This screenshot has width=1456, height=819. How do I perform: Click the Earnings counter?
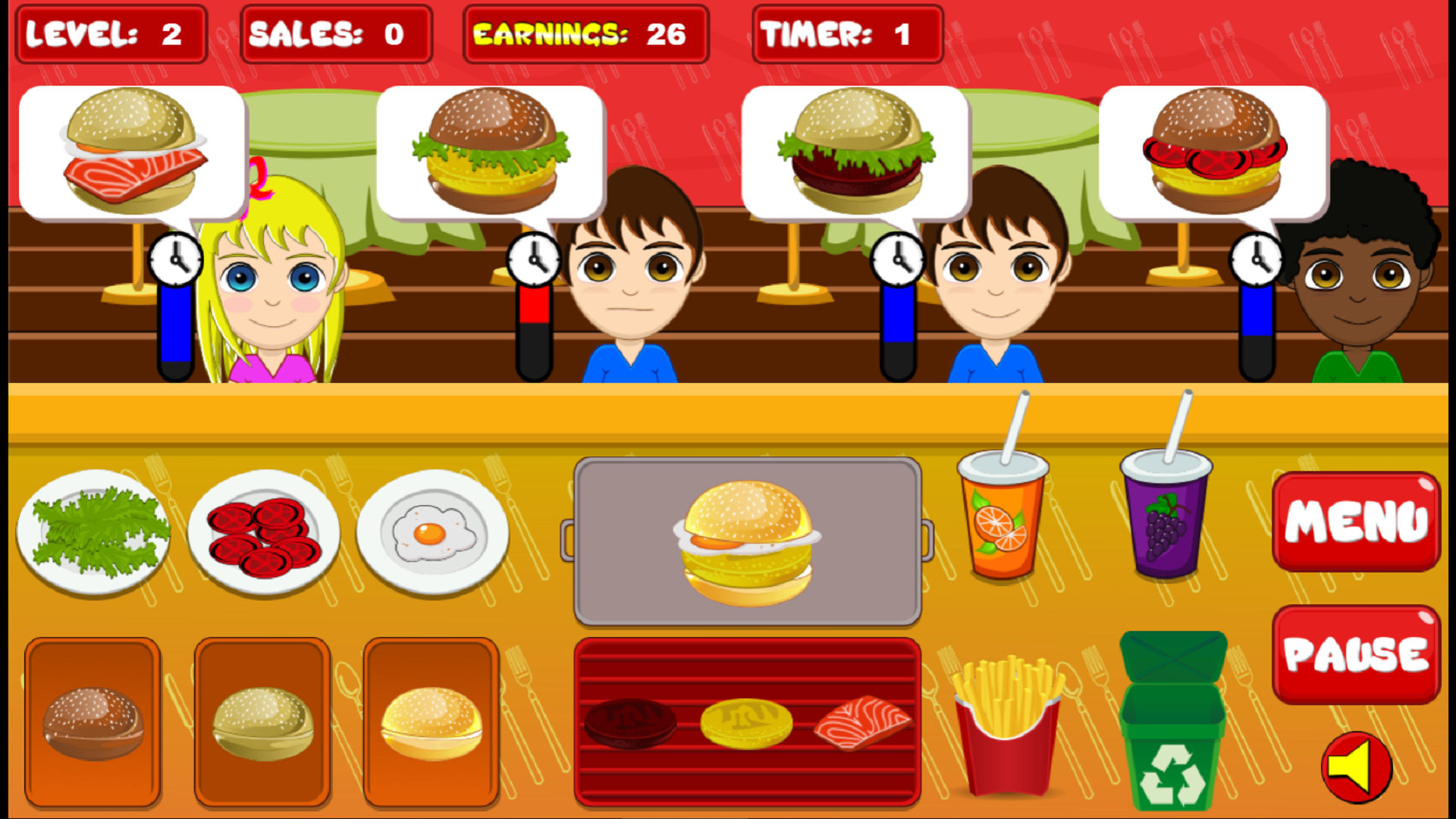pos(584,33)
